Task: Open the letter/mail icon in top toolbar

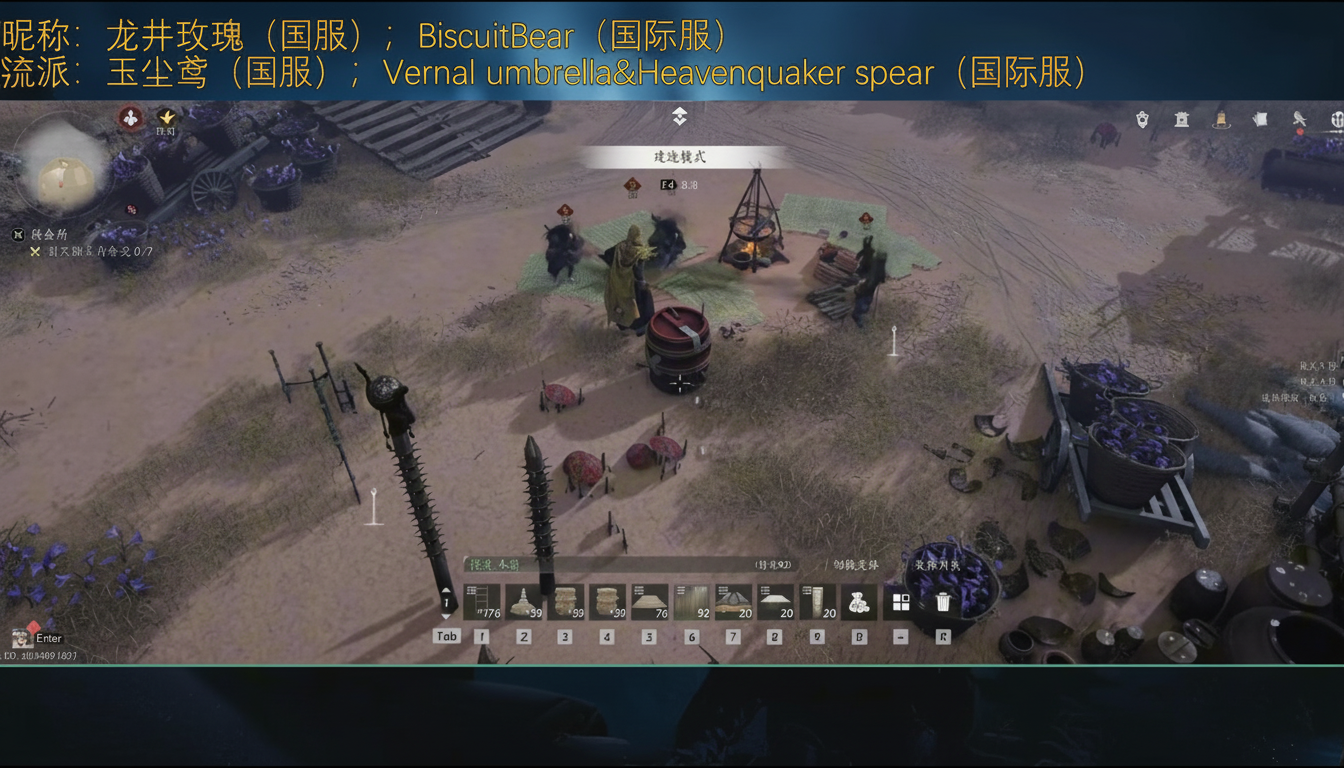Action: (x=1258, y=118)
